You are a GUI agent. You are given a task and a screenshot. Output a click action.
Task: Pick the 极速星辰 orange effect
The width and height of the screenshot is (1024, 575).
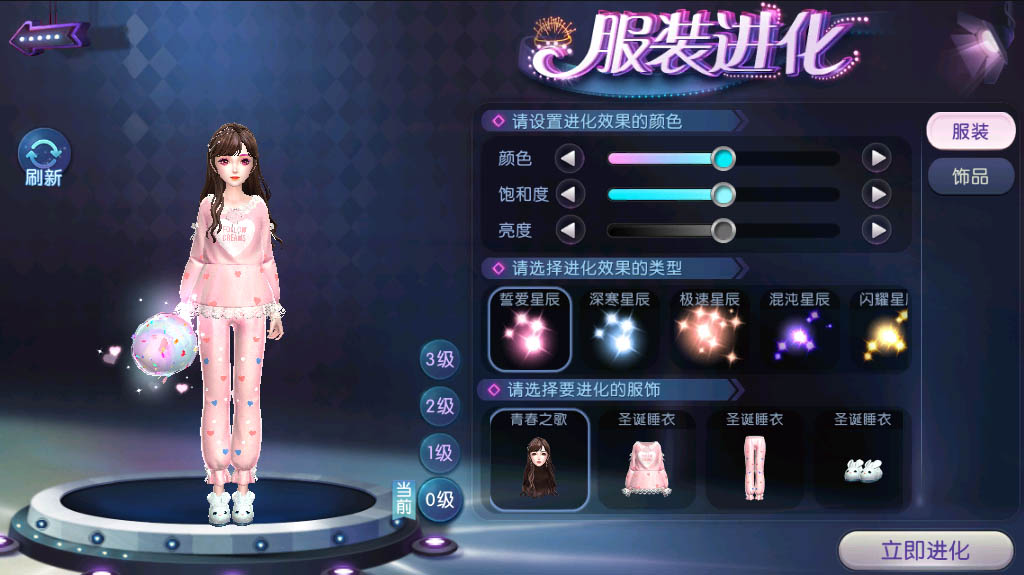click(709, 329)
